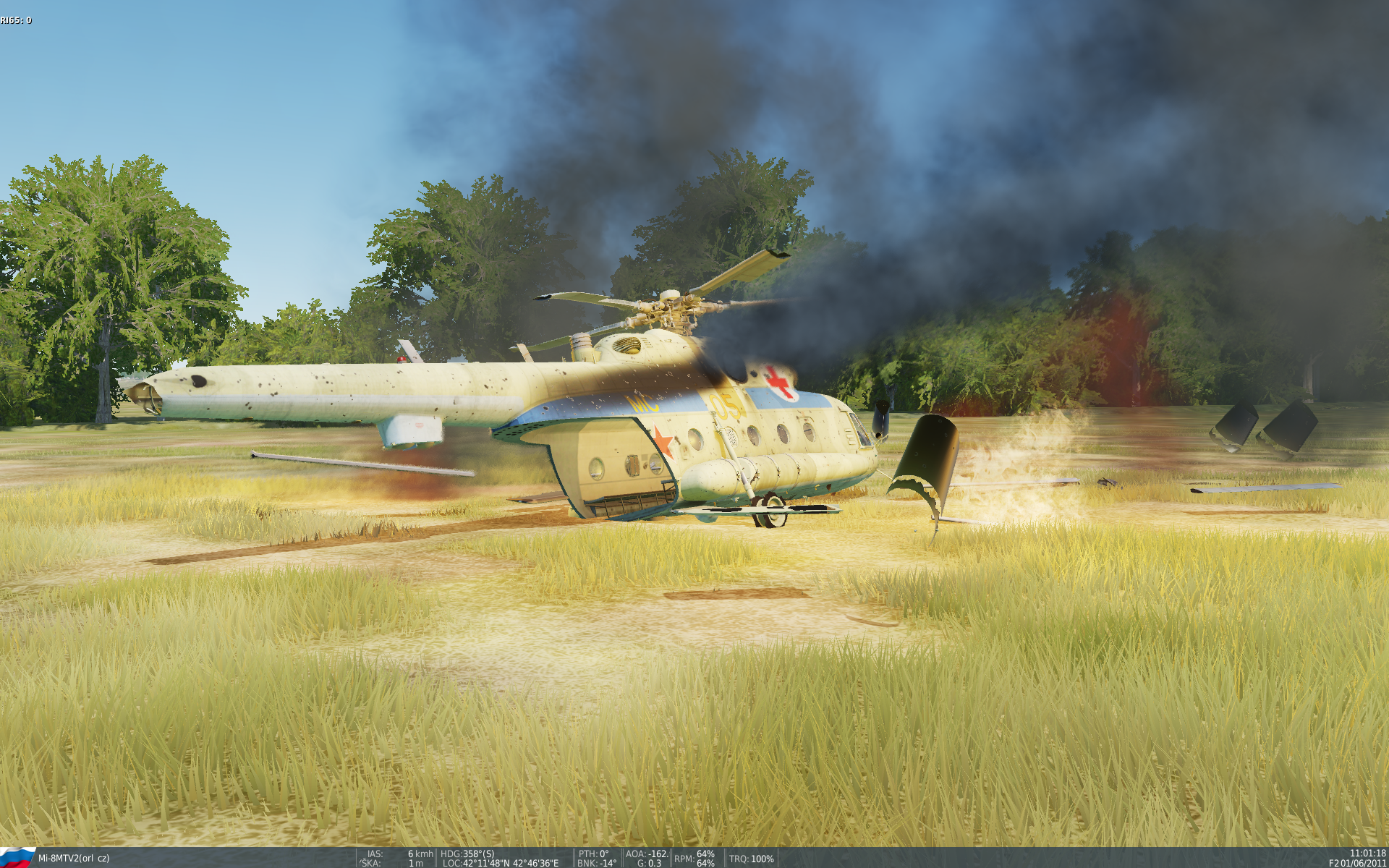Open the 01/06/2011 date display
This screenshot has height=868, width=1389.
click(1365, 862)
